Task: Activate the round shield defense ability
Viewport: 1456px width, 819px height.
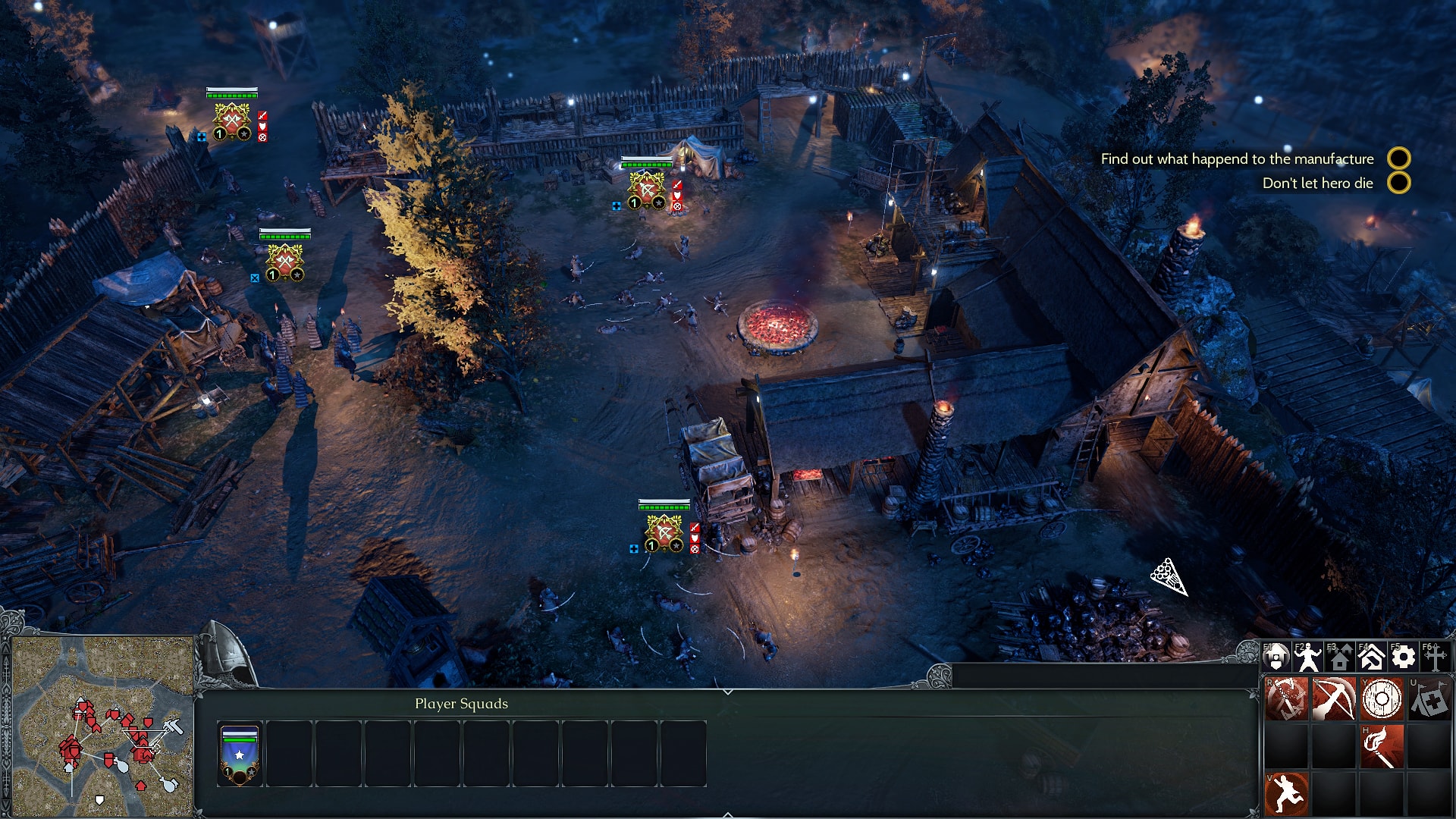Action: click(x=1382, y=699)
